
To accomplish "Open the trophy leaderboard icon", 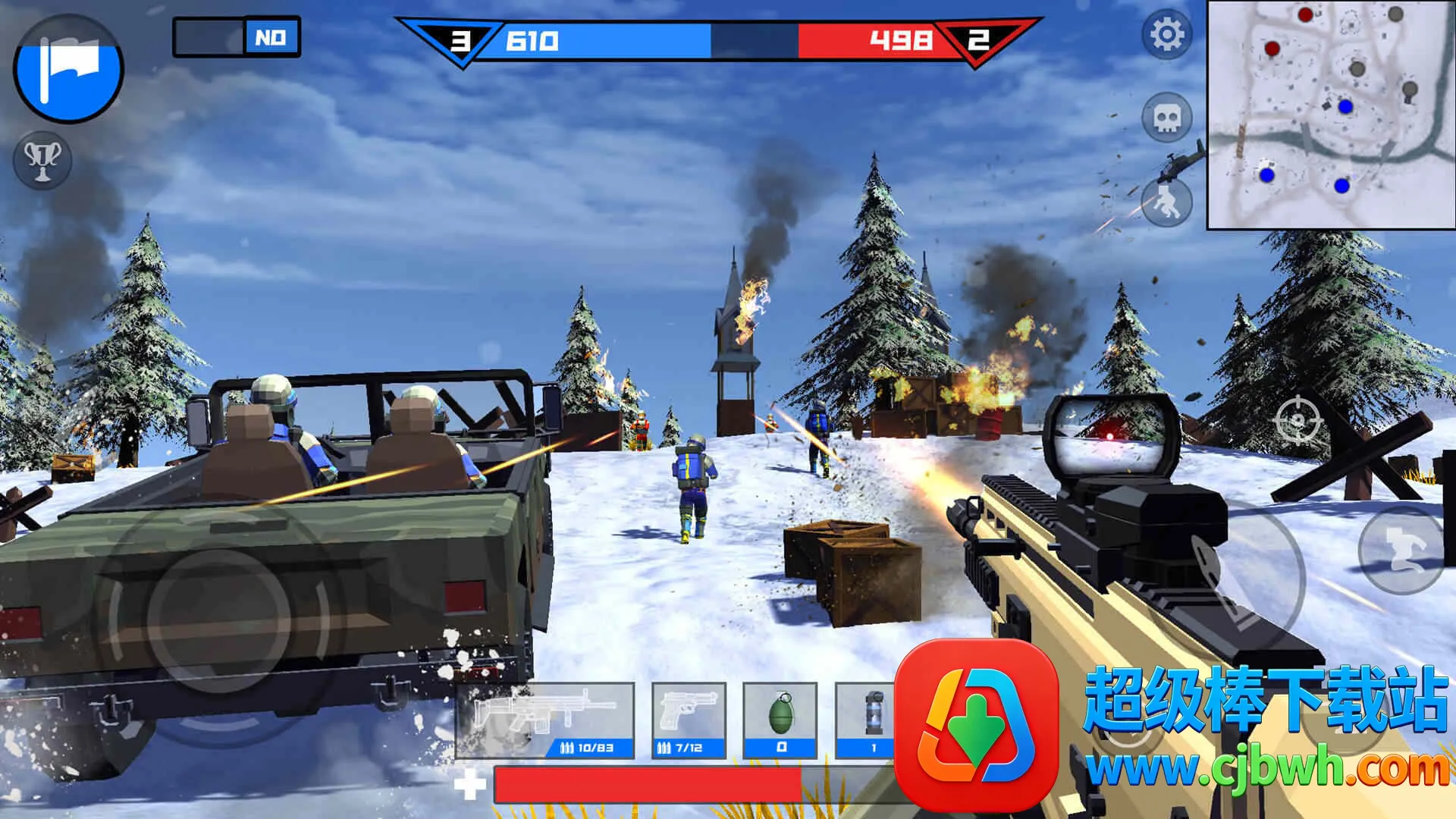I will 42,159.
